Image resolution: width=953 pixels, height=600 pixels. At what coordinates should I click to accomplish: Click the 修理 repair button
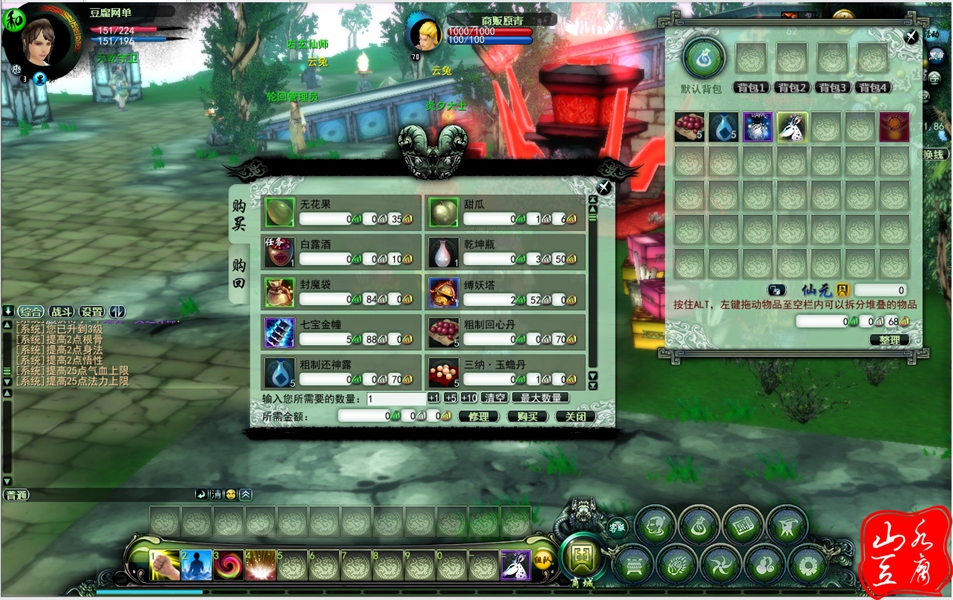[x=479, y=416]
